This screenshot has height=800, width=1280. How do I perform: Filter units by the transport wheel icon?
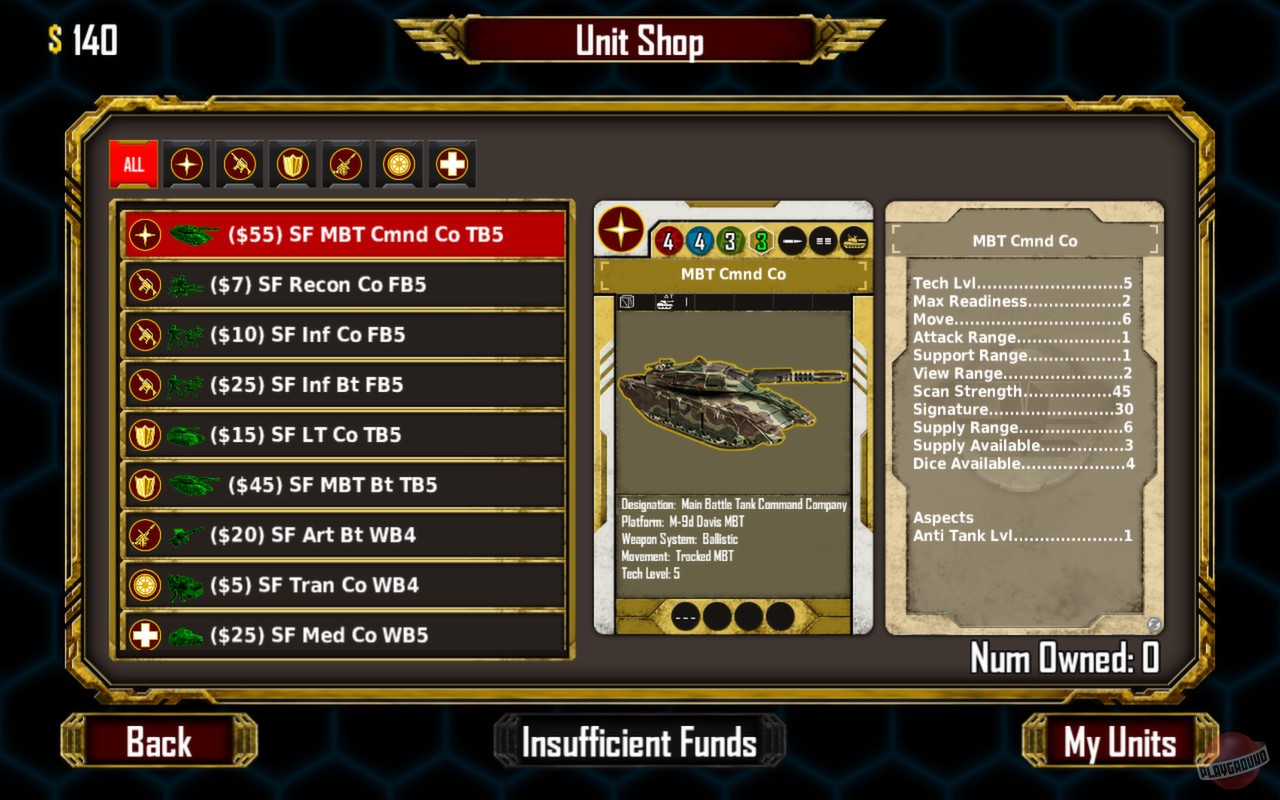point(399,164)
